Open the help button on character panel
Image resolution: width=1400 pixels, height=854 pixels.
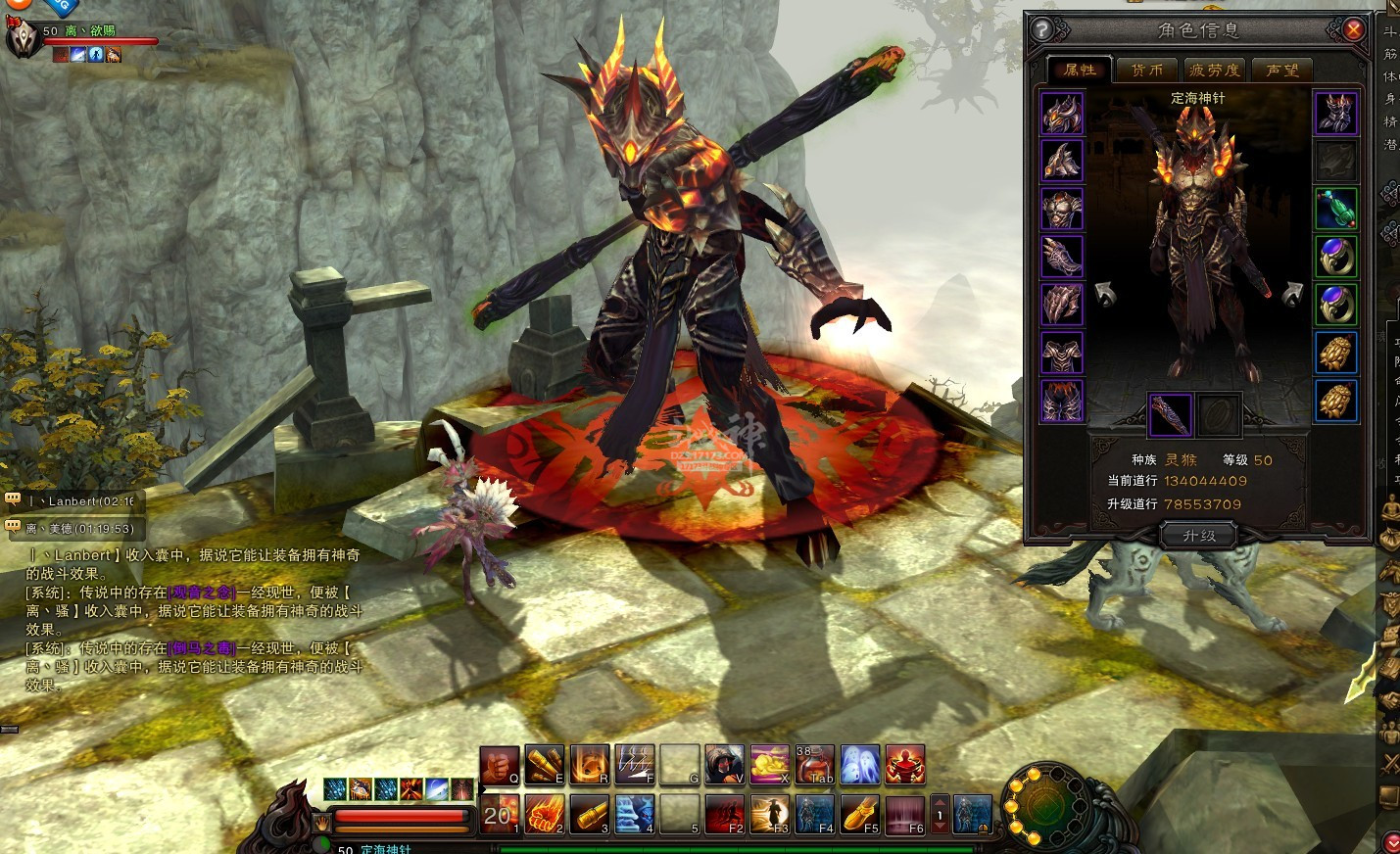click(1042, 29)
